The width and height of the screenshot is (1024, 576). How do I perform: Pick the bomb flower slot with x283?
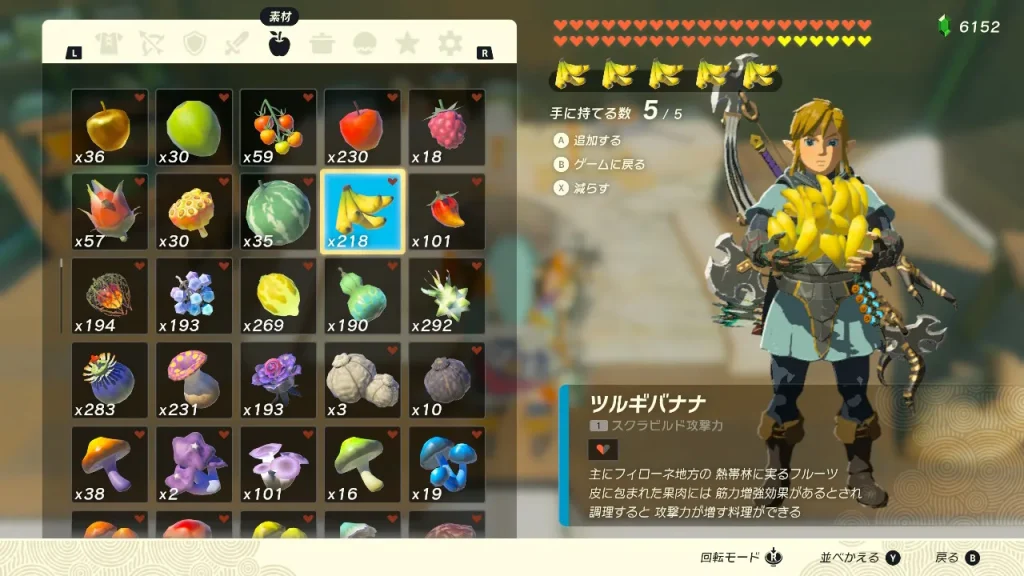coord(110,380)
